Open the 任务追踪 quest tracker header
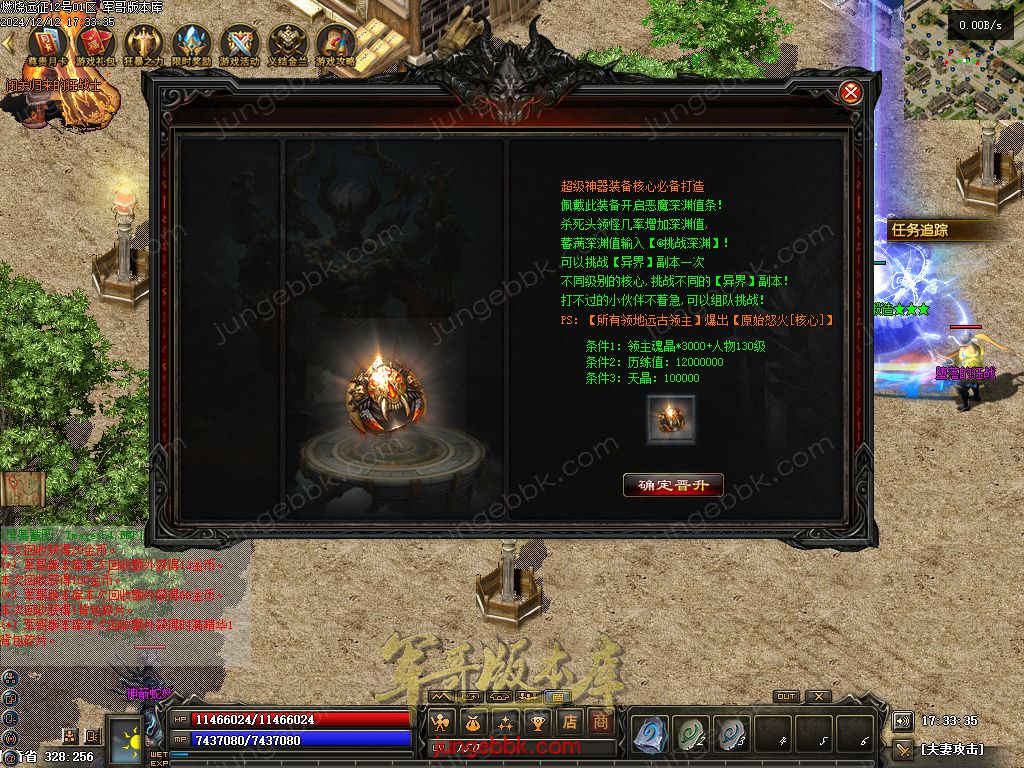1024x768 pixels. coord(930,230)
